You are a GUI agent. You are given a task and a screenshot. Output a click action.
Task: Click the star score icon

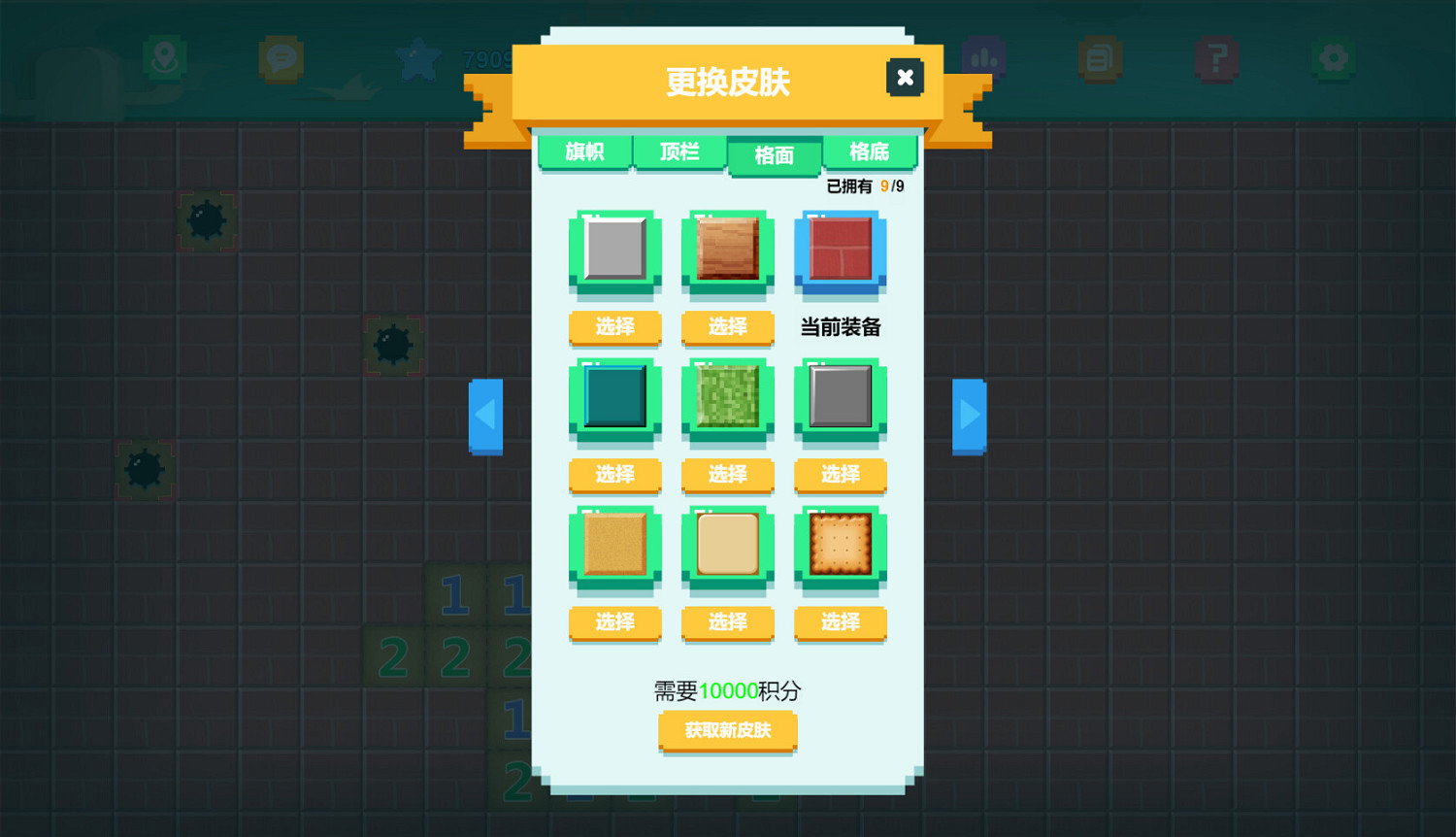(419, 58)
